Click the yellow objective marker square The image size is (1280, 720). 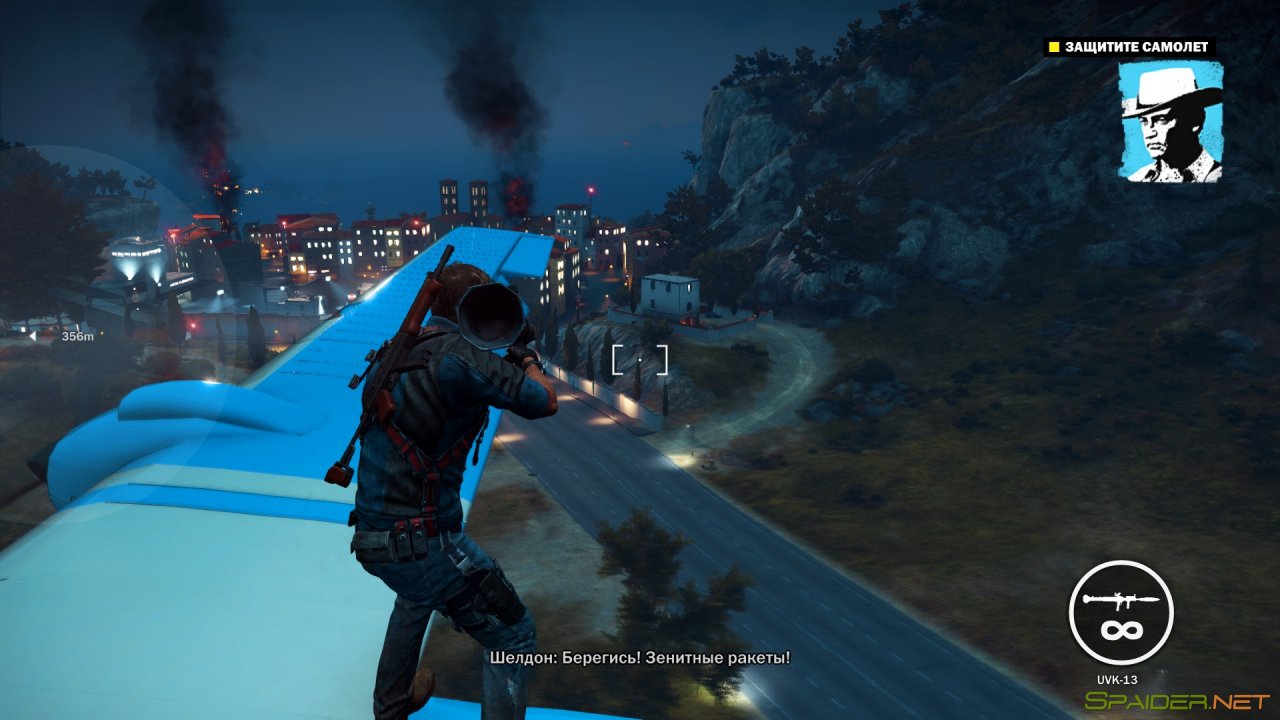[1052, 46]
